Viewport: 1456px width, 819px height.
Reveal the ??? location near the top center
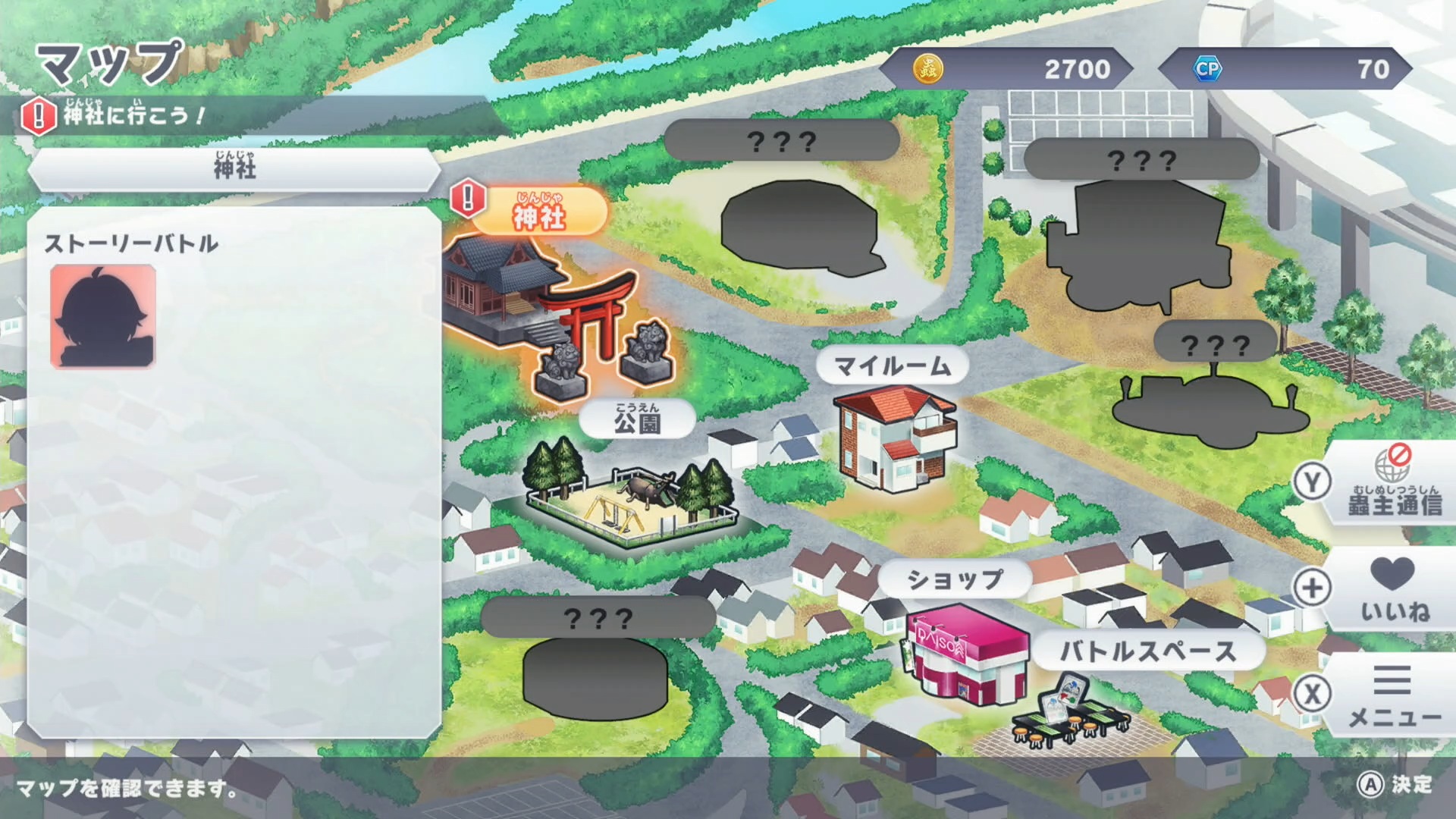[781, 140]
